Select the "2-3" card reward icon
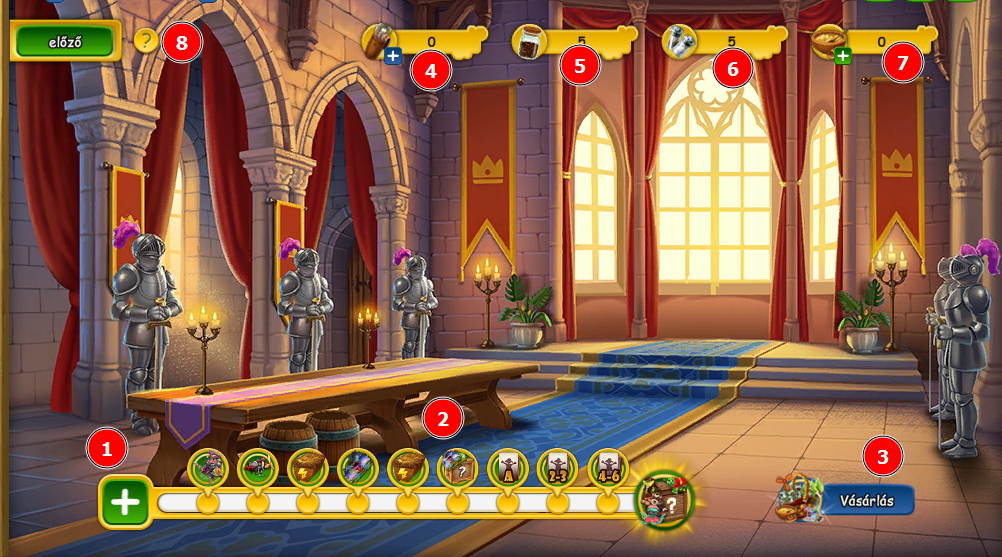 (557, 467)
